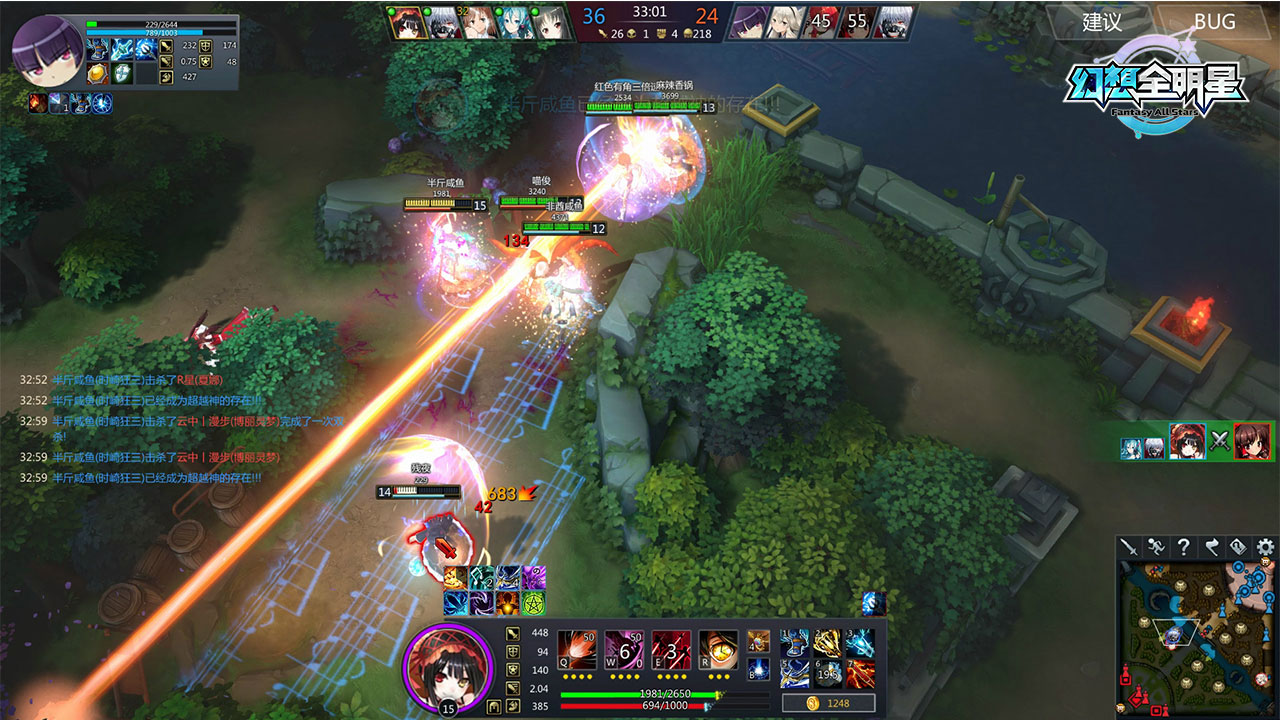Click the BUG report button

click(1214, 22)
